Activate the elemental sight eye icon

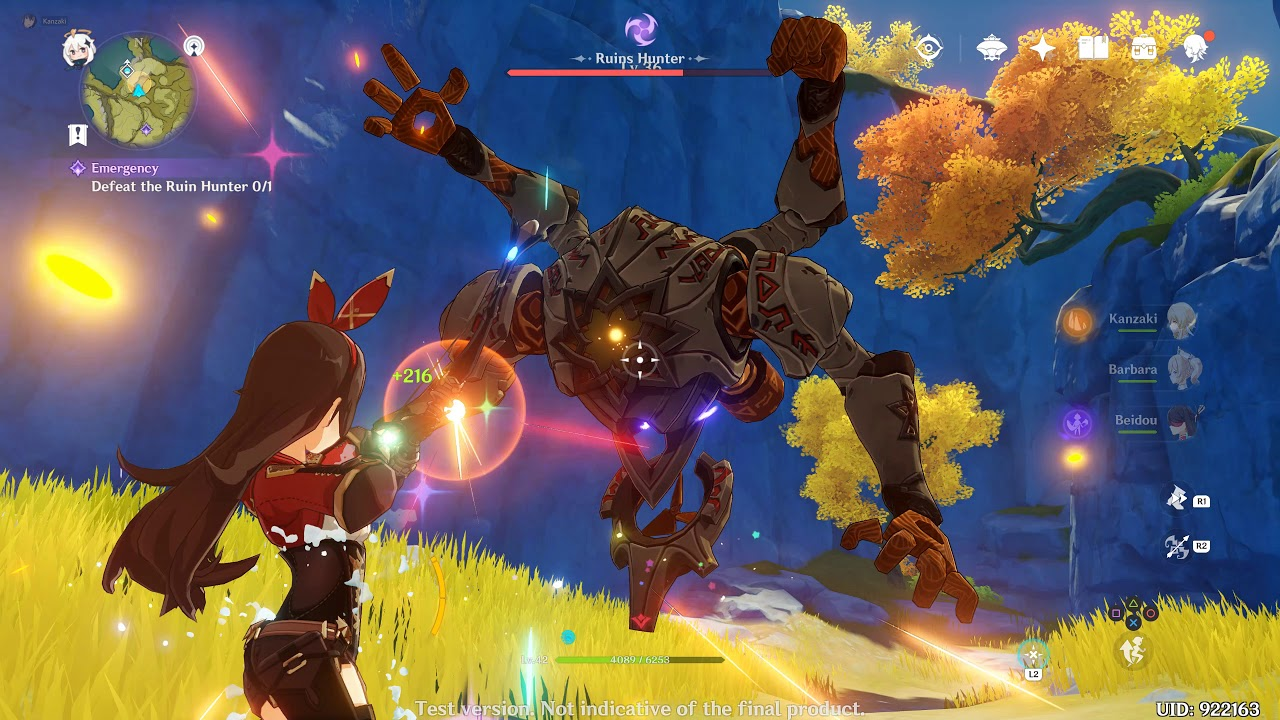(x=929, y=48)
